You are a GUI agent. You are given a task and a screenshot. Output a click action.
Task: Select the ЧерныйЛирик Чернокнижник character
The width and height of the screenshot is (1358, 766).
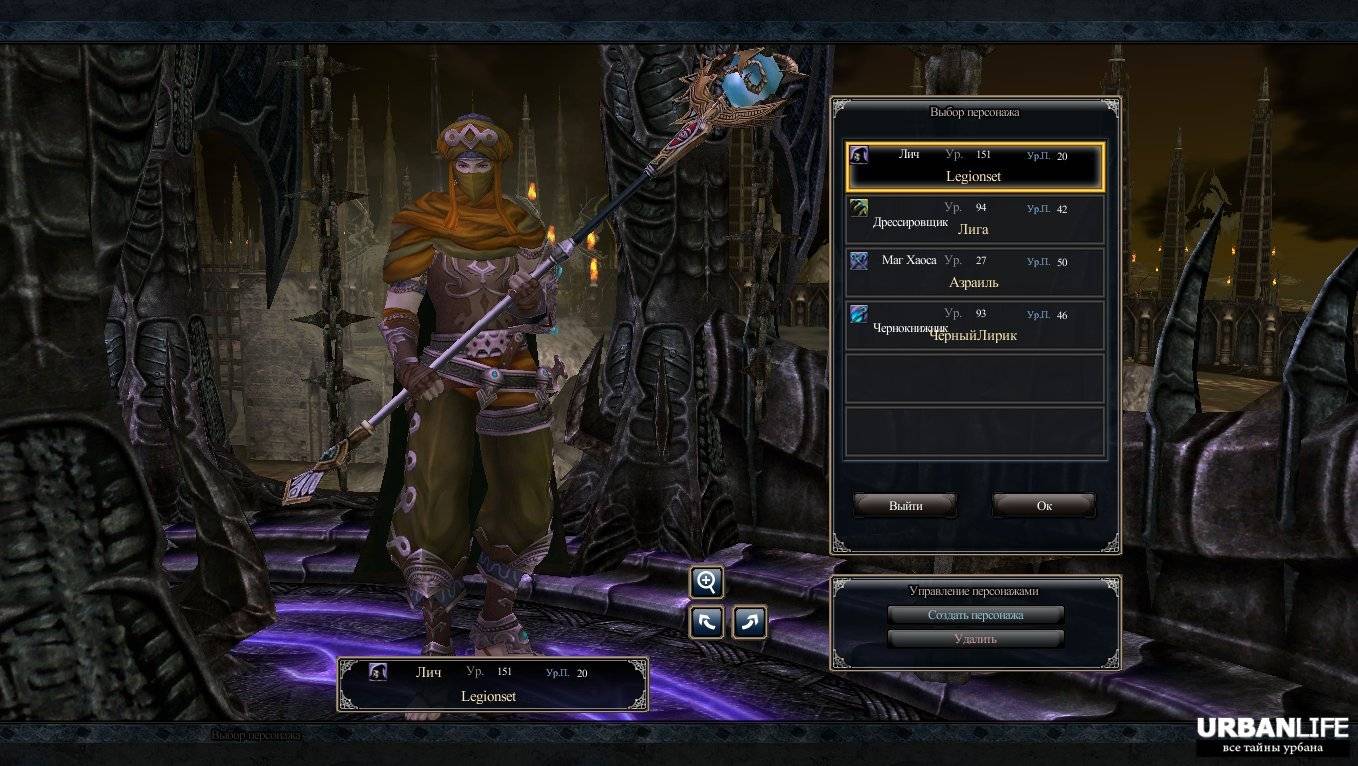[974, 326]
